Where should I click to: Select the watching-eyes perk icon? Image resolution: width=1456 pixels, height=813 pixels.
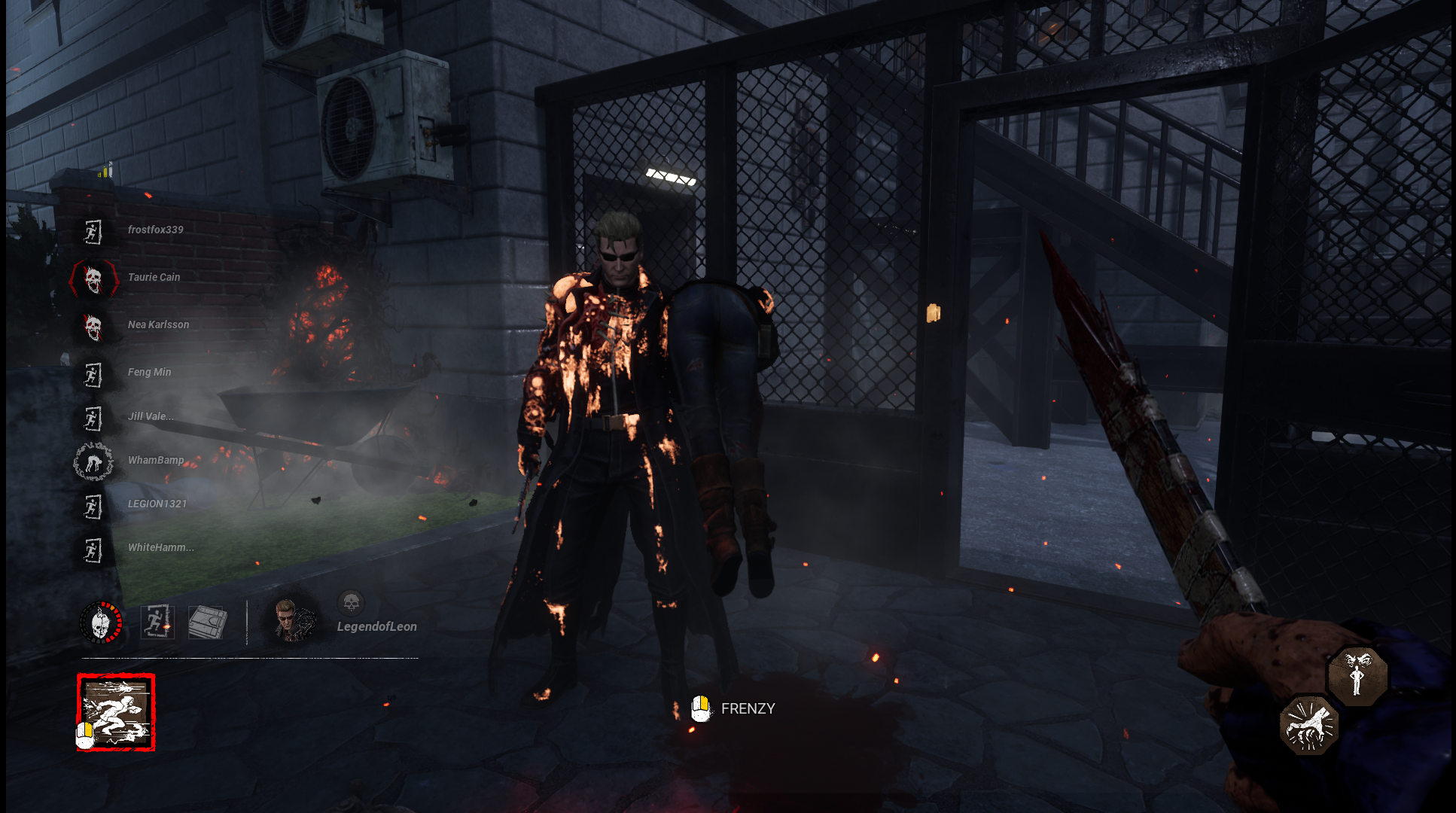pyautogui.click(x=1357, y=674)
